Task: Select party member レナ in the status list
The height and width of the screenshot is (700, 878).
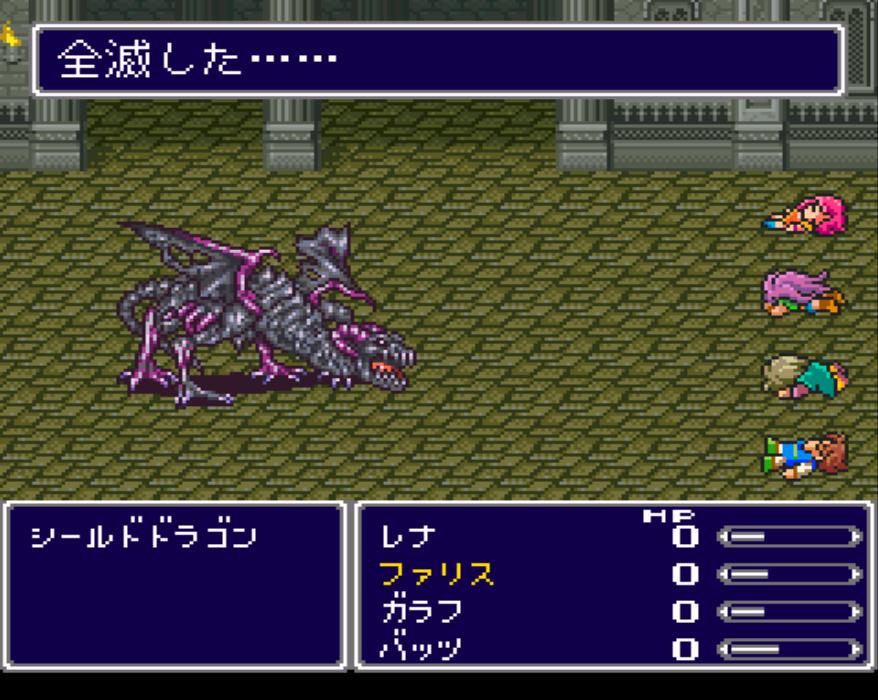Action: click(408, 537)
